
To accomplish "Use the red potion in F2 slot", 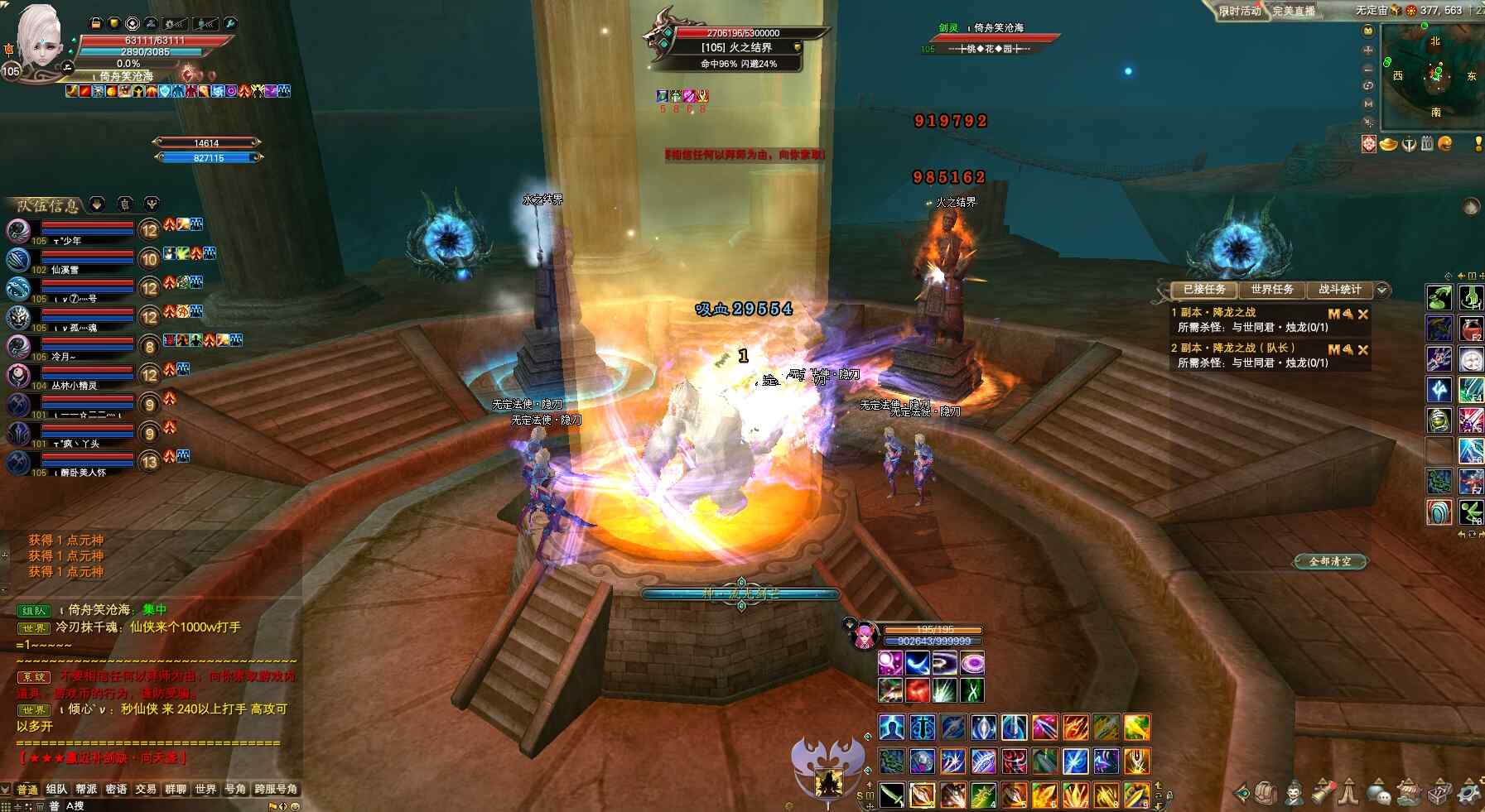I will pyautogui.click(x=1470, y=328).
